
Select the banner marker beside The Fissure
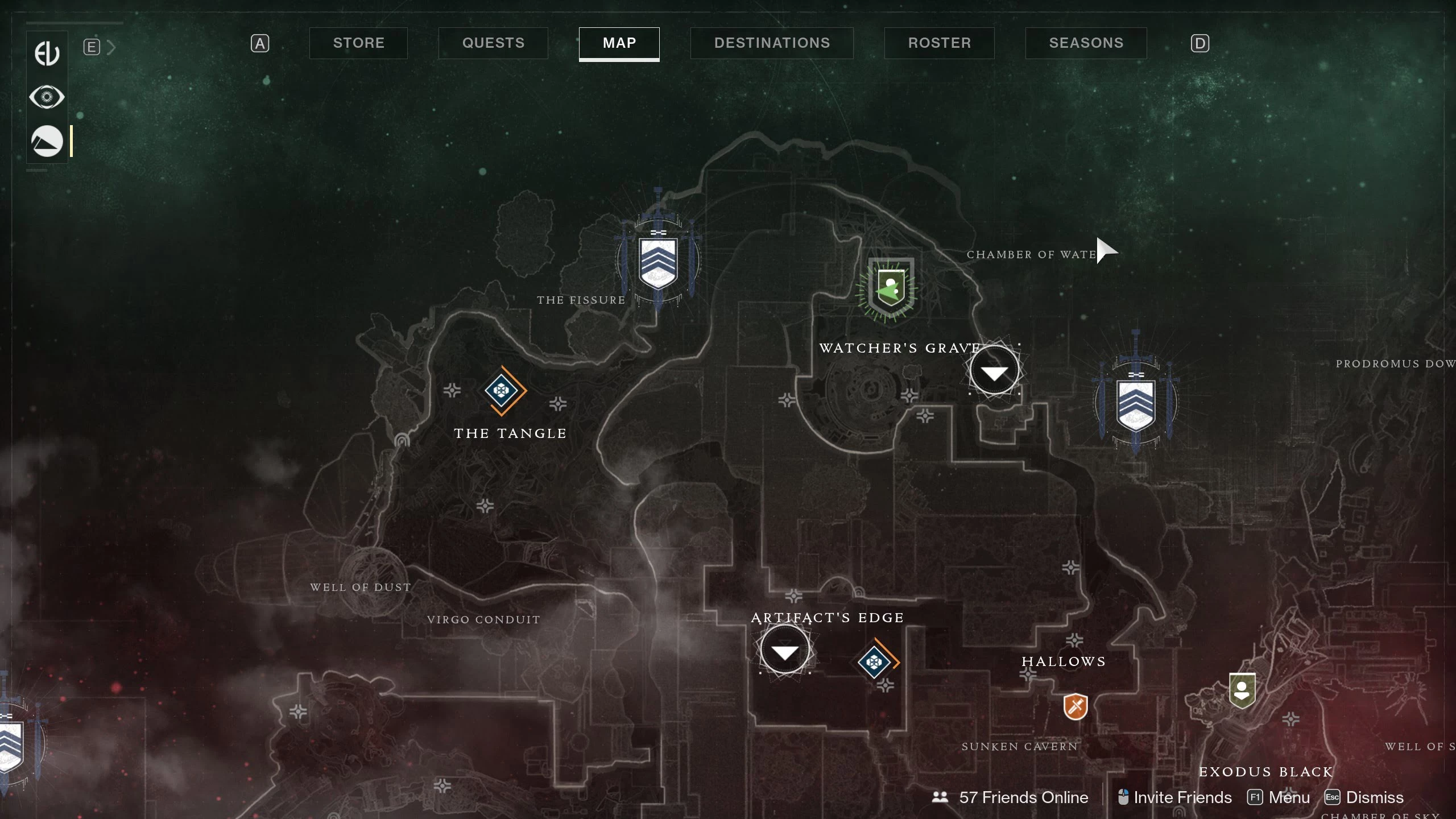[658, 263]
